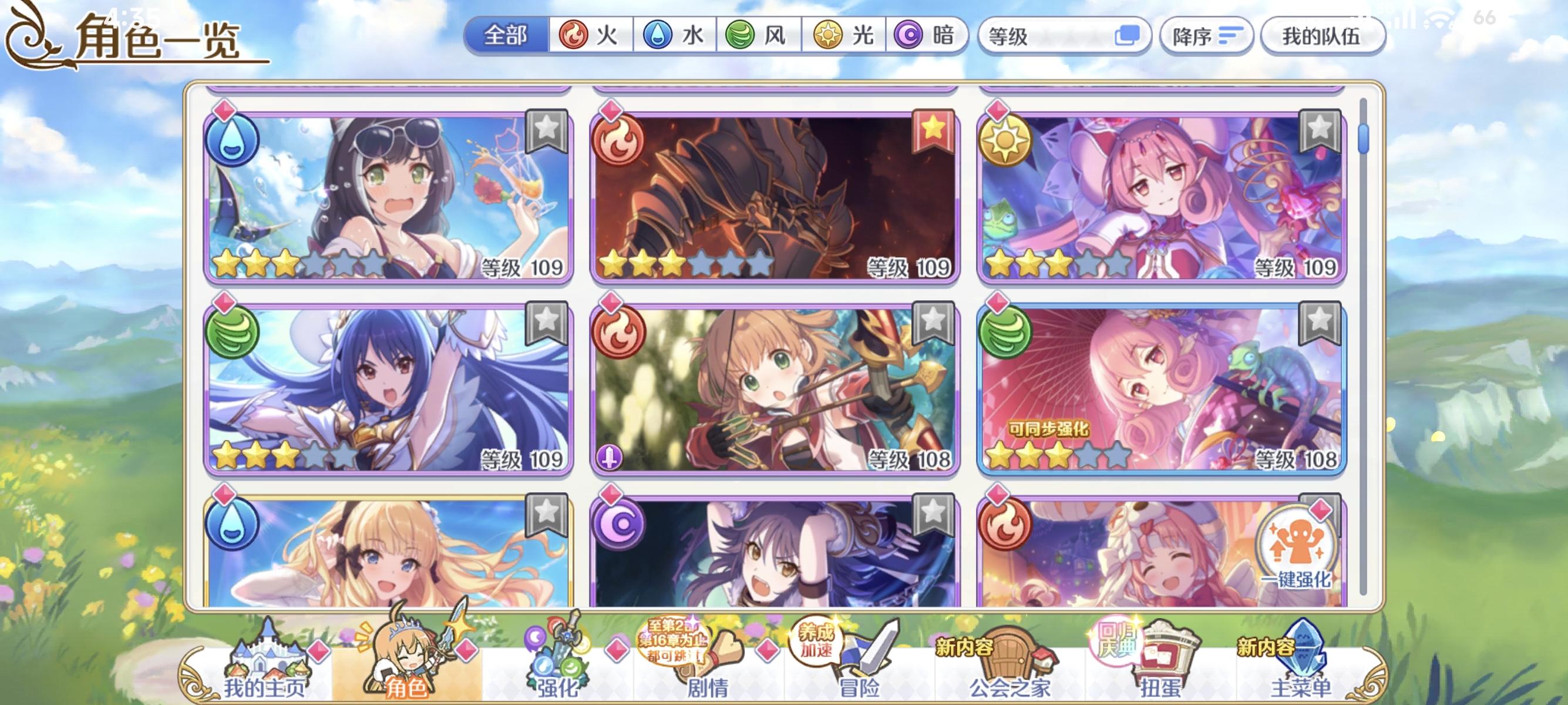Select the 风 wind element filter icon
Viewport: 1568px width, 705px height.
740,35
